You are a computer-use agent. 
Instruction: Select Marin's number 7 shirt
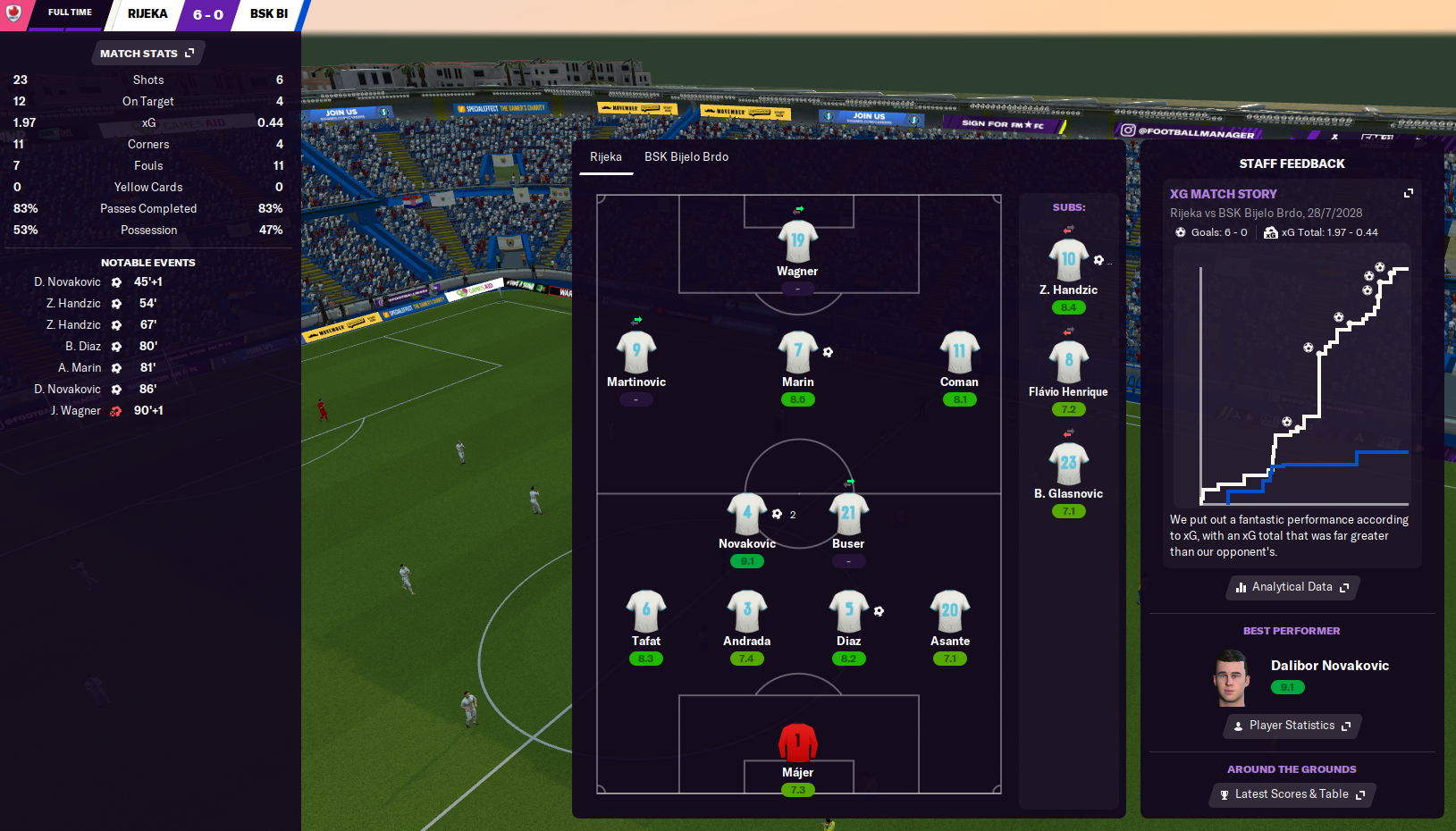[797, 351]
